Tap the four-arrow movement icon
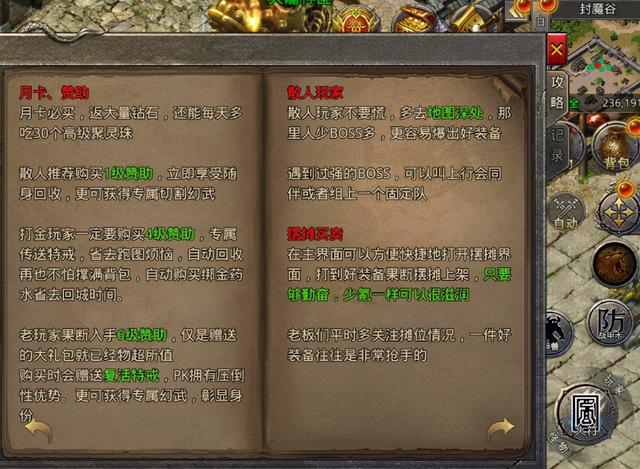The width and height of the screenshot is (640, 469). 620,211
